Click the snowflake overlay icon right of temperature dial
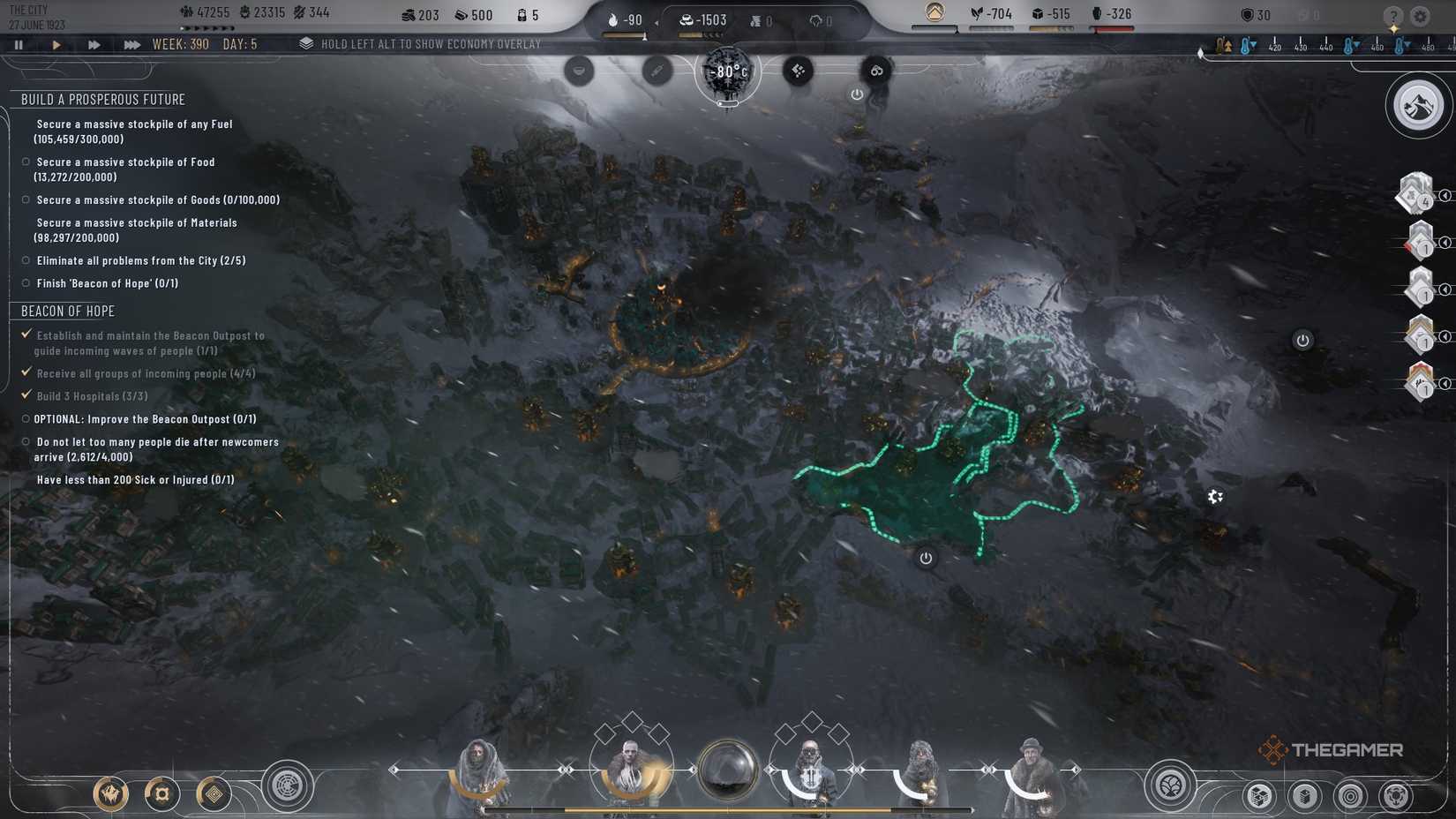 [x=797, y=70]
